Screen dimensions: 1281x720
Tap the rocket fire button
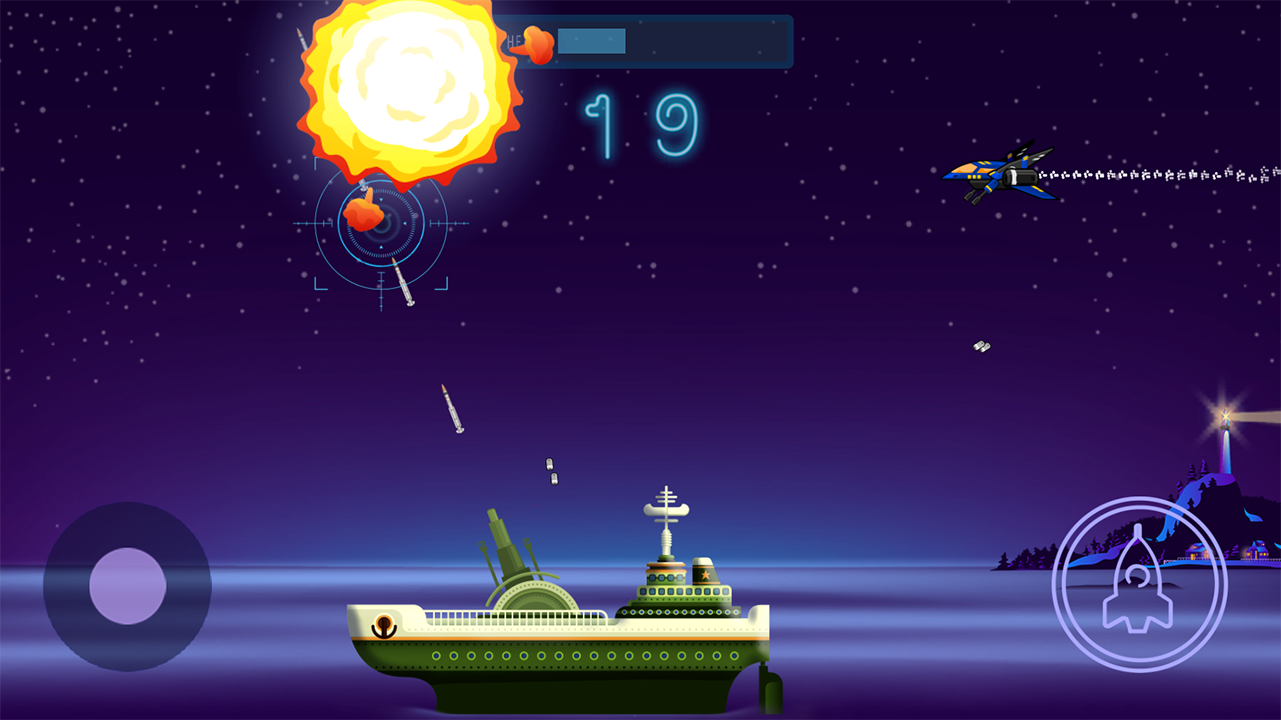1139,584
